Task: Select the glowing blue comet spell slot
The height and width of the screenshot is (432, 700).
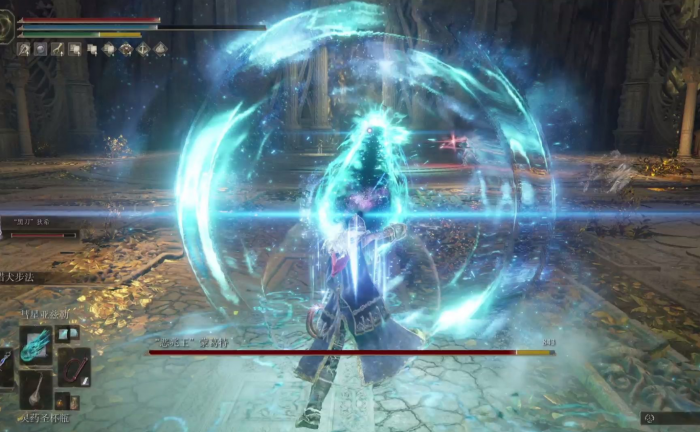Action: pyautogui.click(x=37, y=345)
